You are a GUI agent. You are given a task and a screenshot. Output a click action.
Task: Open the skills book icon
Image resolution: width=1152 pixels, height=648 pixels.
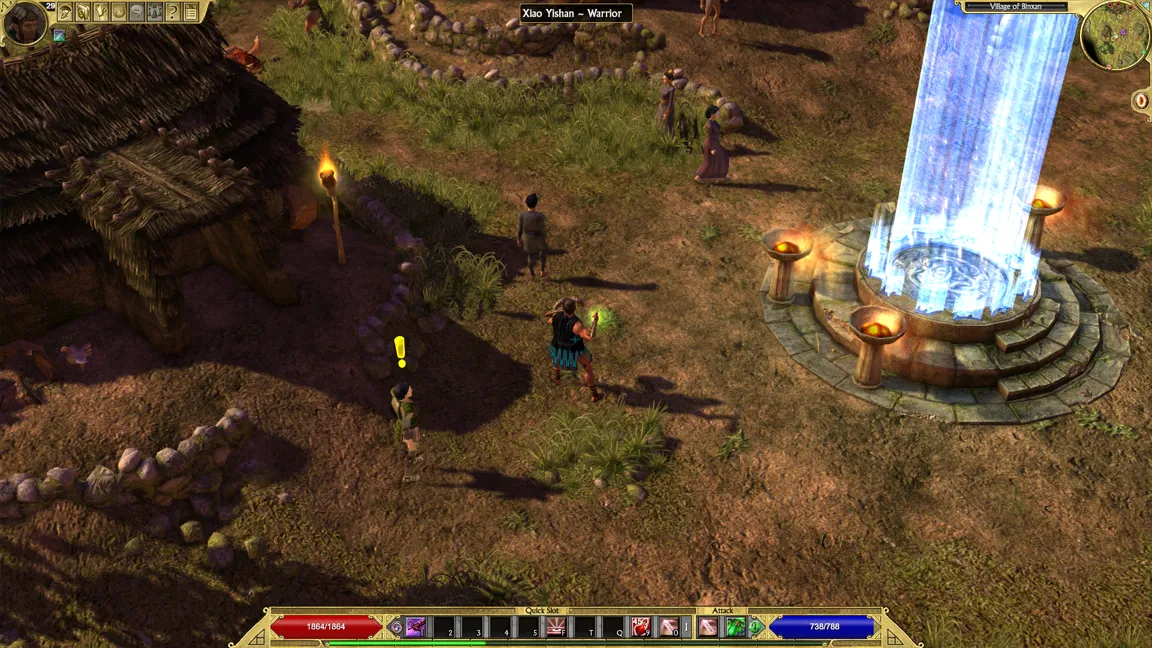83,12
